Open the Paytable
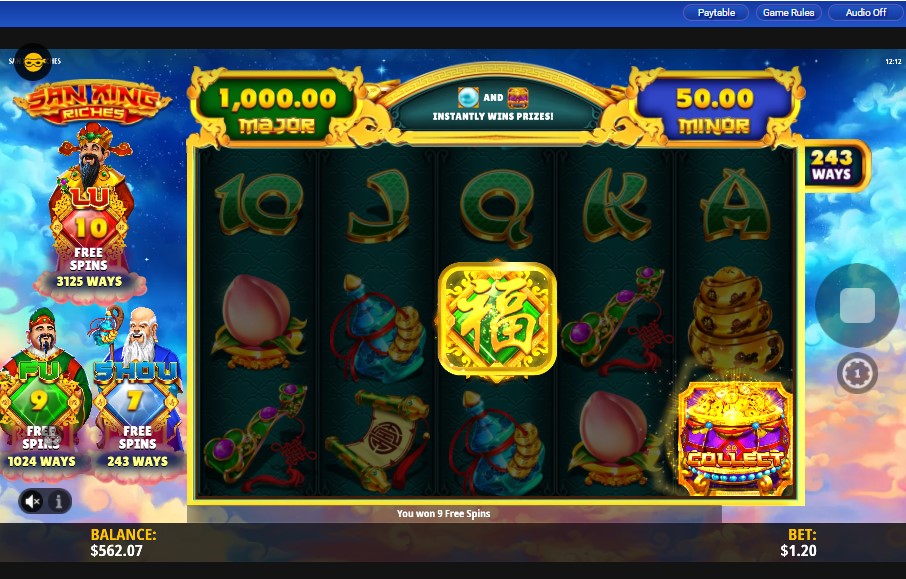Viewport: 906px width, 579px height. click(x=716, y=13)
